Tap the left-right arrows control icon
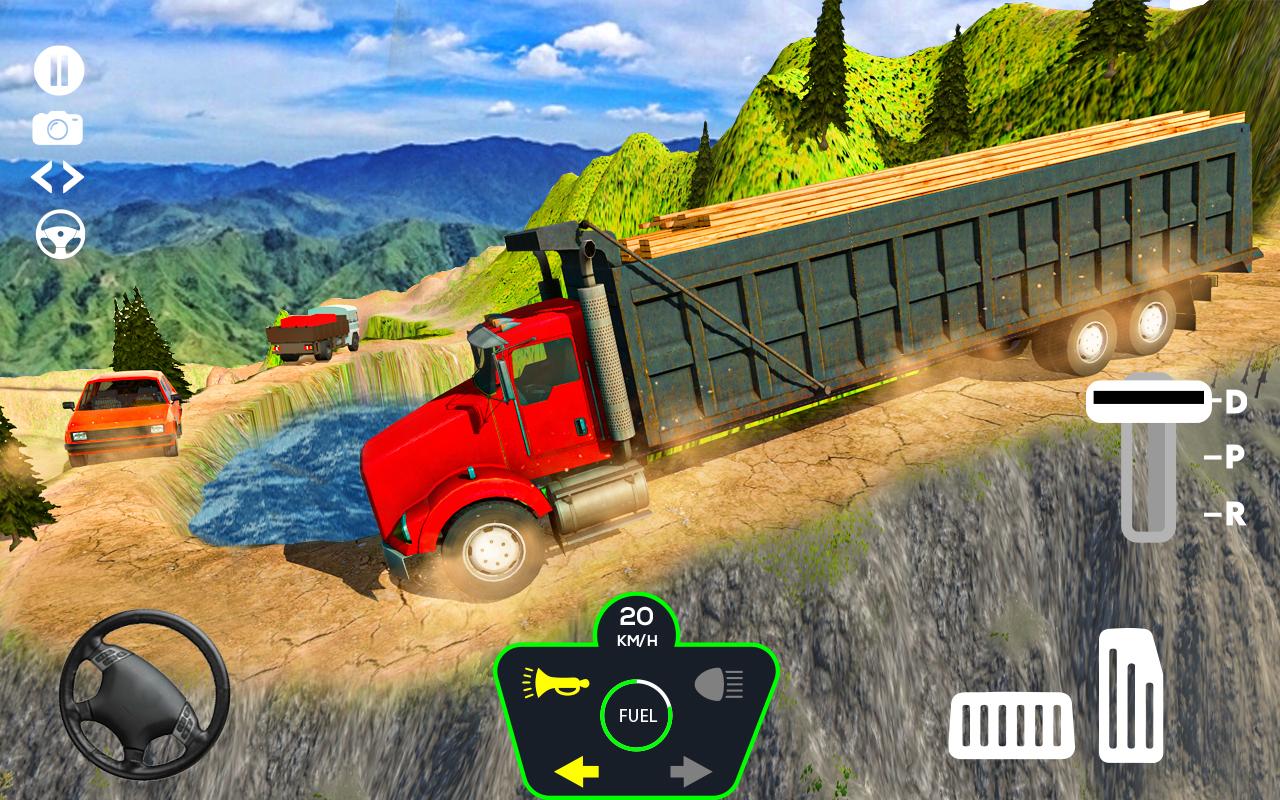The height and width of the screenshot is (800, 1280). point(58,178)
